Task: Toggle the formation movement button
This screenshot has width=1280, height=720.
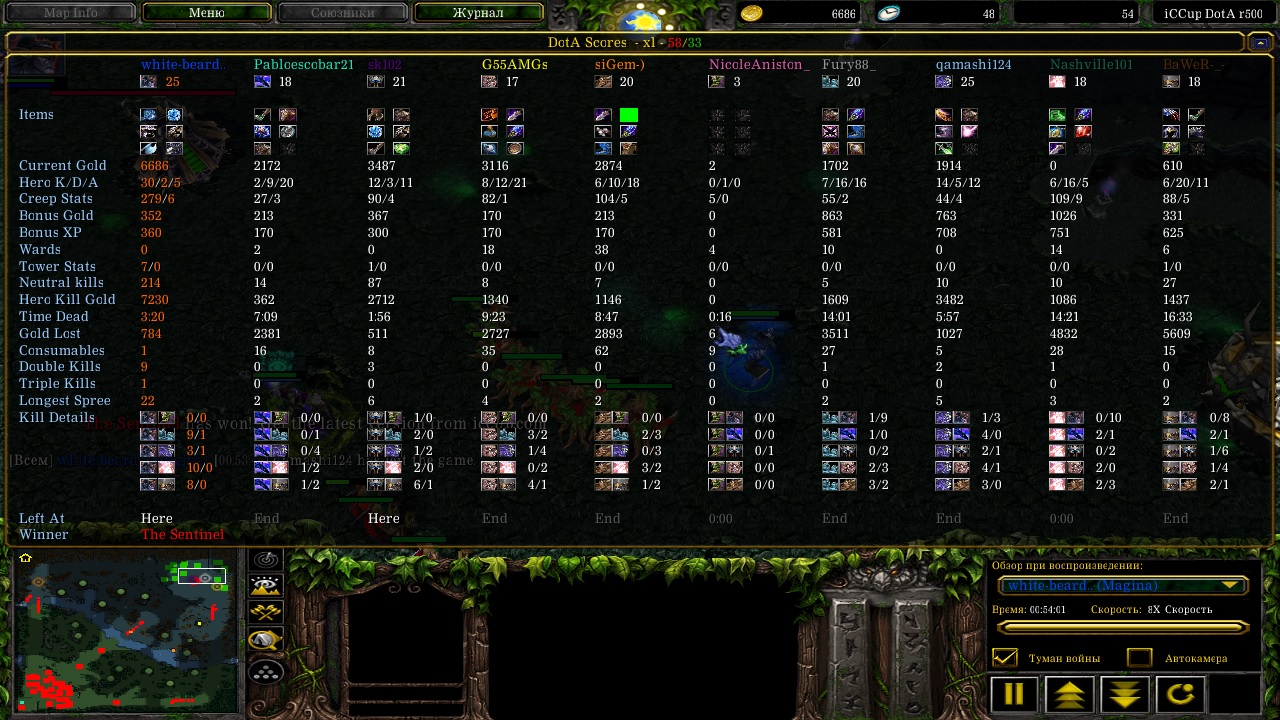Action: 266,672
